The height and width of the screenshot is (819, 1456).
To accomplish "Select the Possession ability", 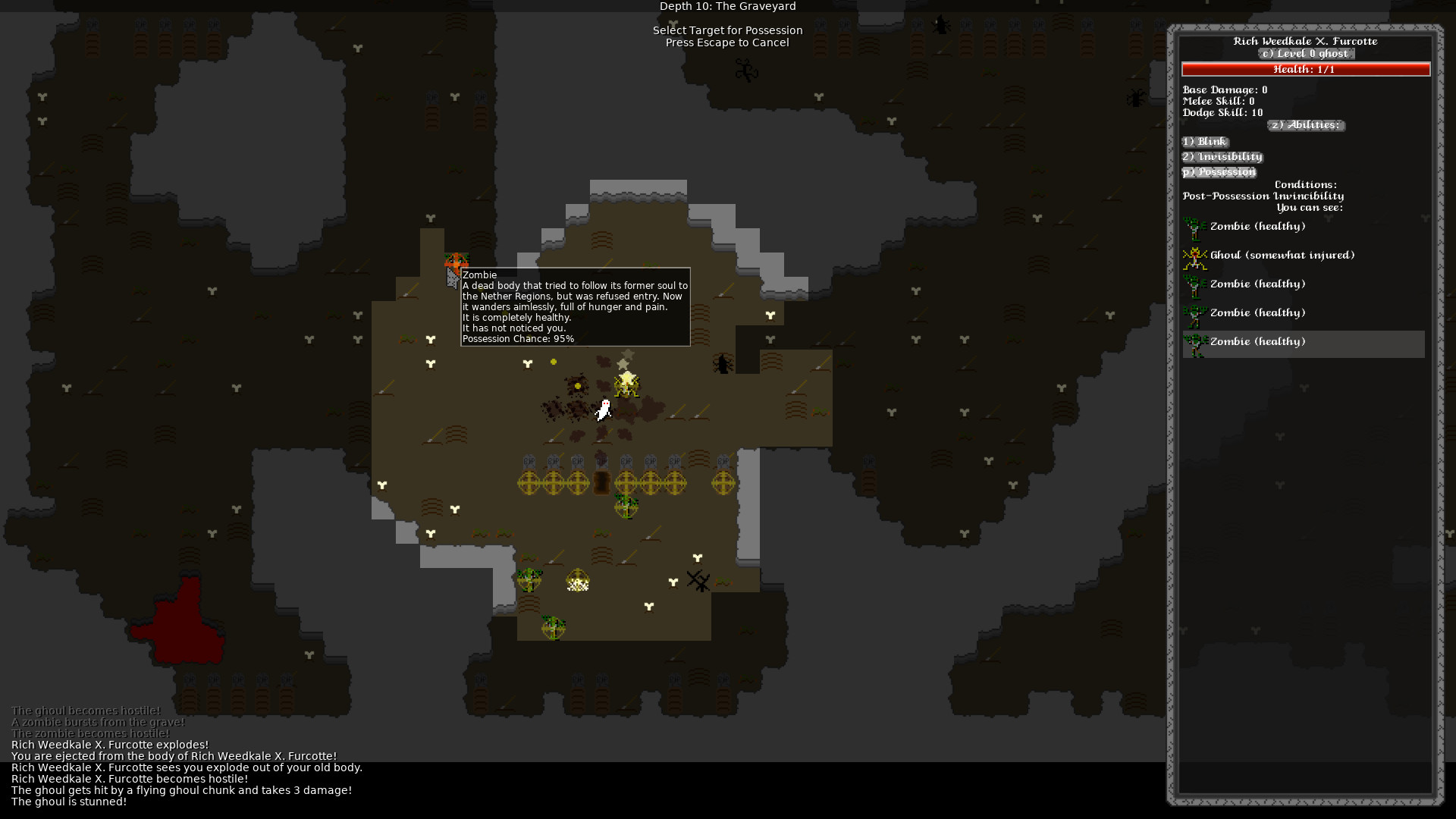I will click(1218, 171).
